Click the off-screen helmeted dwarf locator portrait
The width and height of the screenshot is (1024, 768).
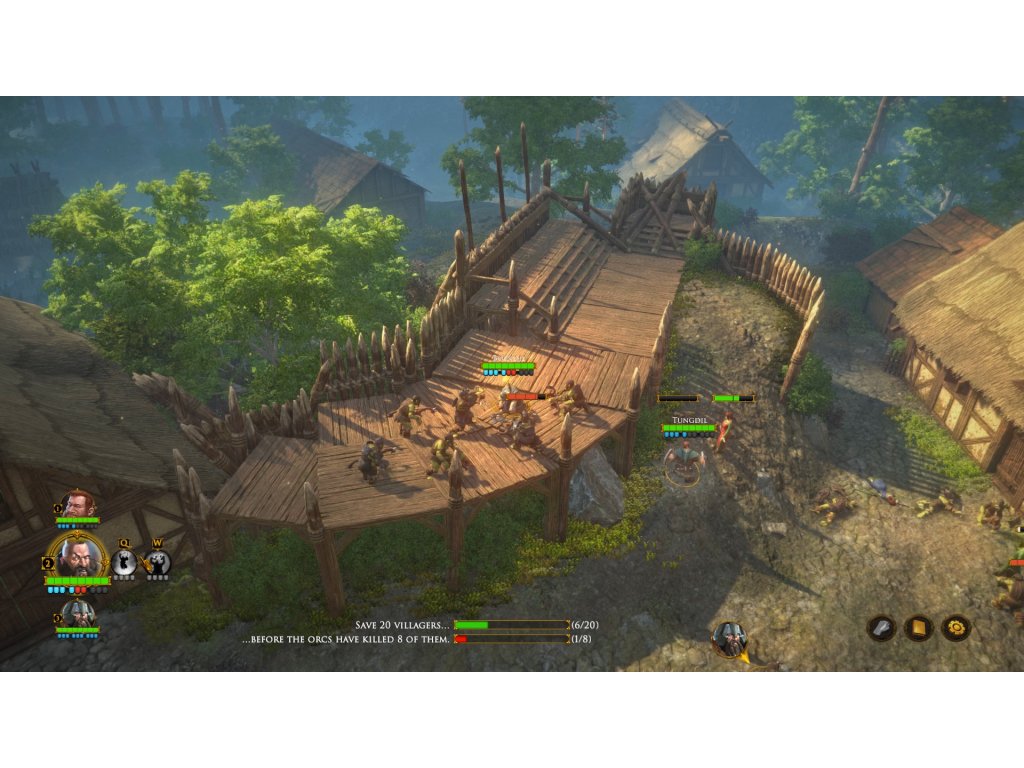[730, 639]
